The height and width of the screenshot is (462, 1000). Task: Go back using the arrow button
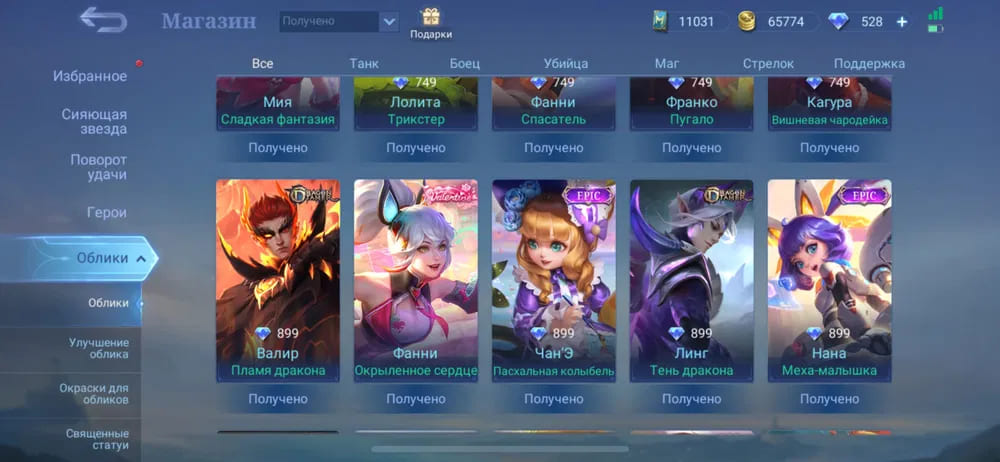pyautogui.click(x=103, y=20)
